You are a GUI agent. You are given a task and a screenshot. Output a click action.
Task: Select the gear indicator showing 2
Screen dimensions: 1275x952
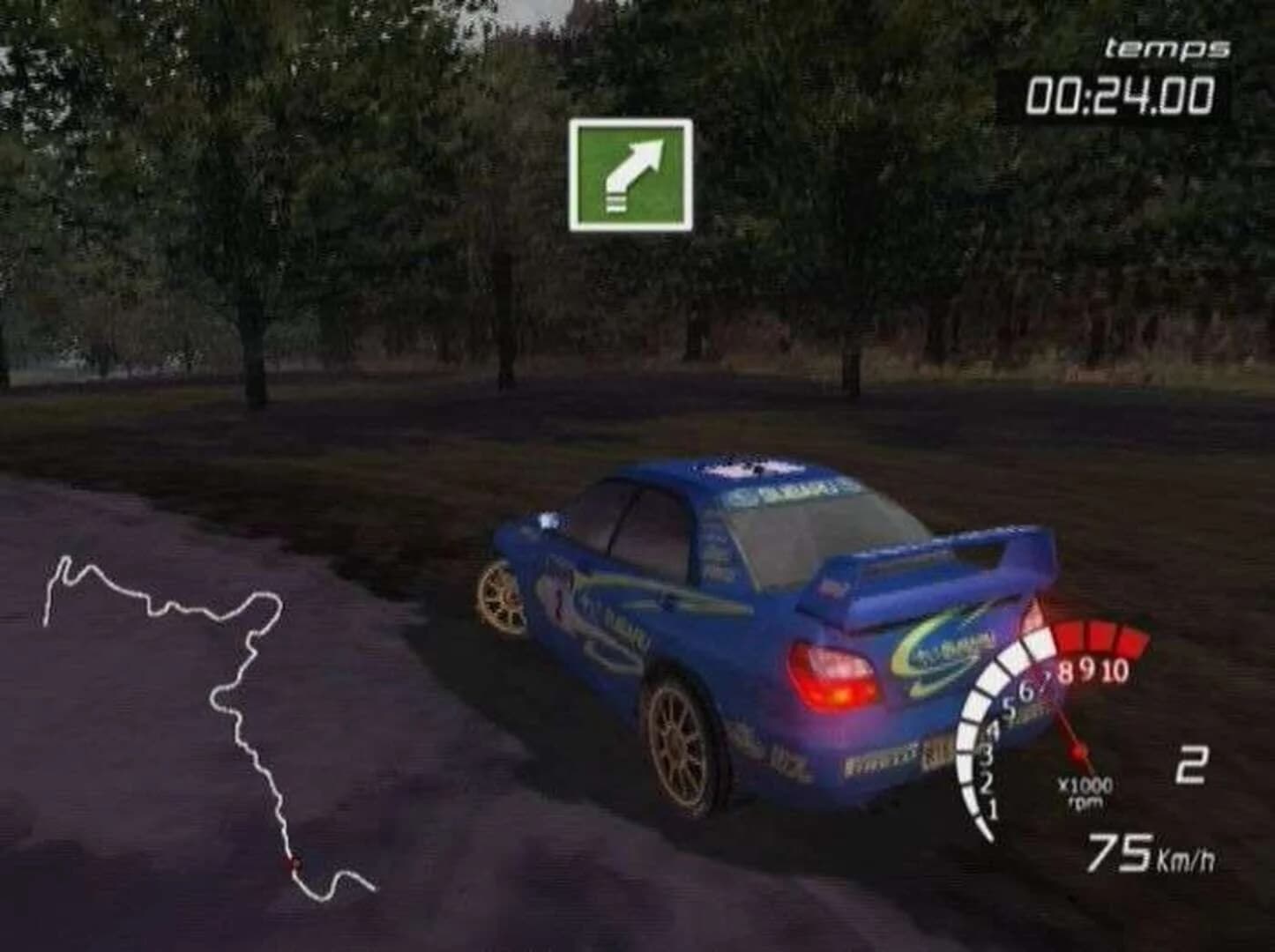pos(1192,765)
